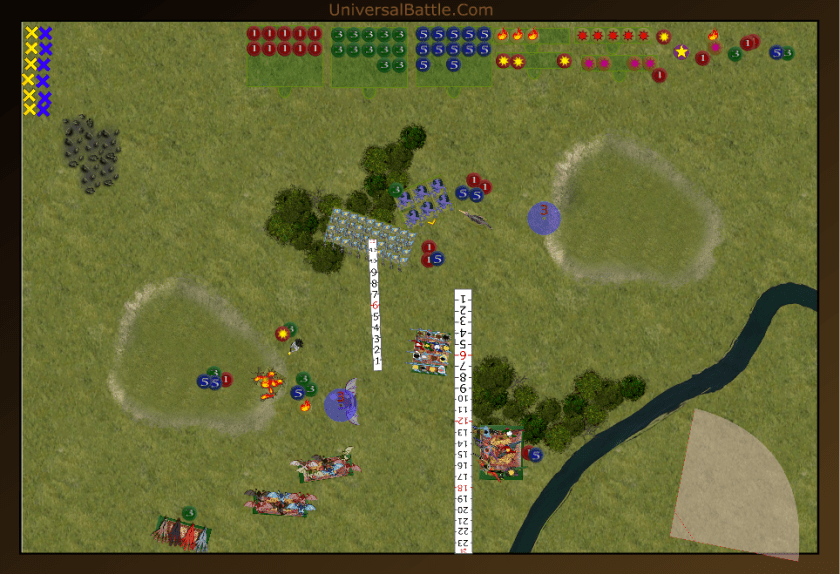Click the UniversalBattle.Com title link
The image size is (840, 574).
tap(410, 10)
